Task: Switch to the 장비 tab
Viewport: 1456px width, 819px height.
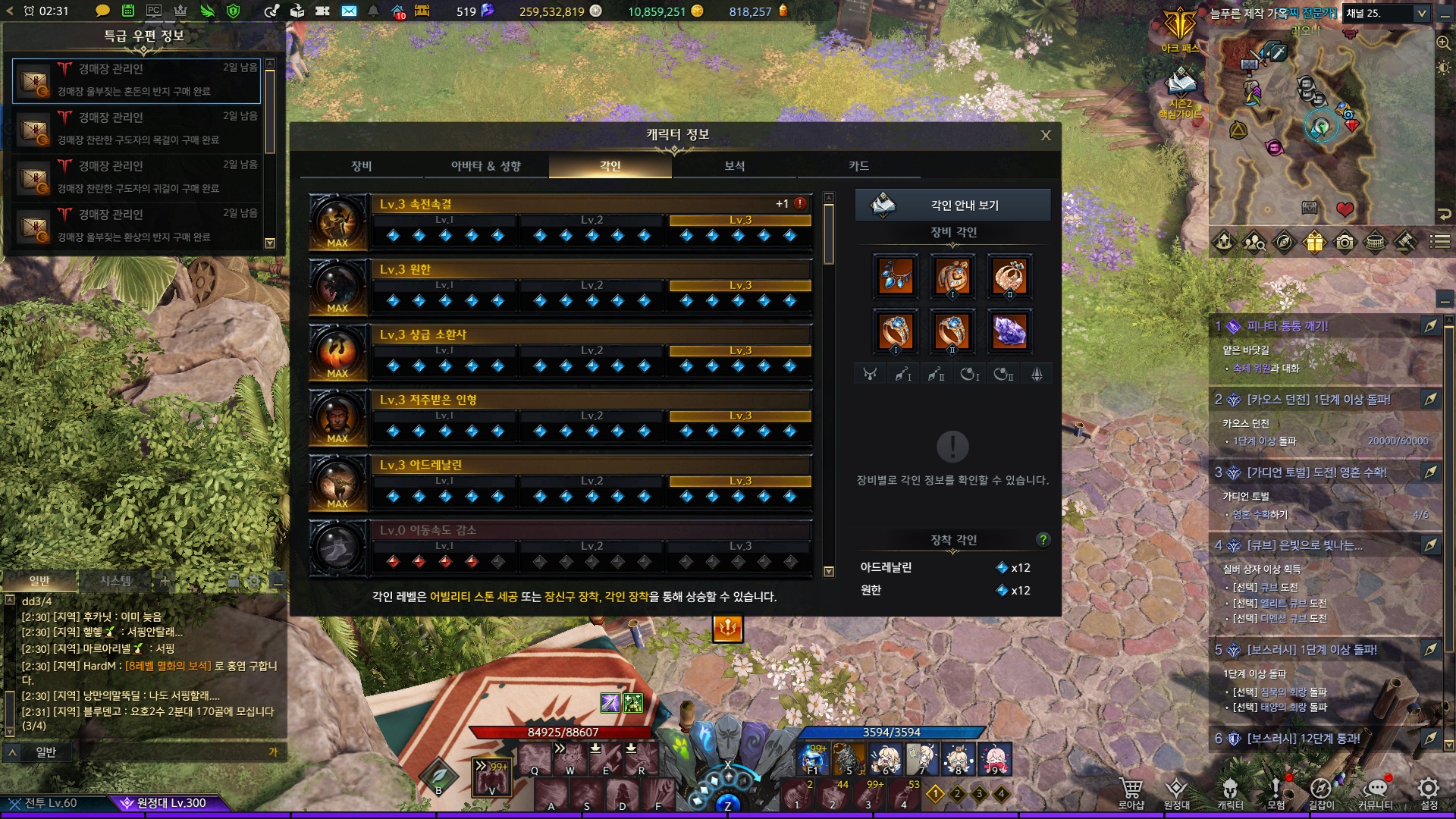Action: [362, 166]
